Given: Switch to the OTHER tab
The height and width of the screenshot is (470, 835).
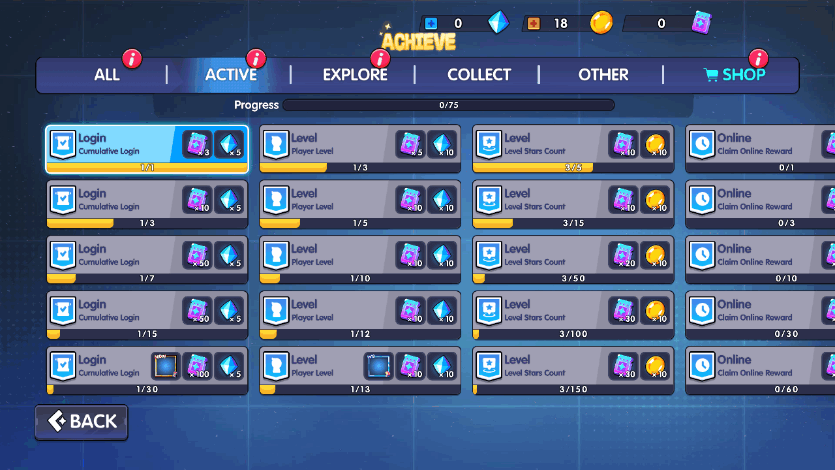Looking at the screenshot, I should [603, 75].
